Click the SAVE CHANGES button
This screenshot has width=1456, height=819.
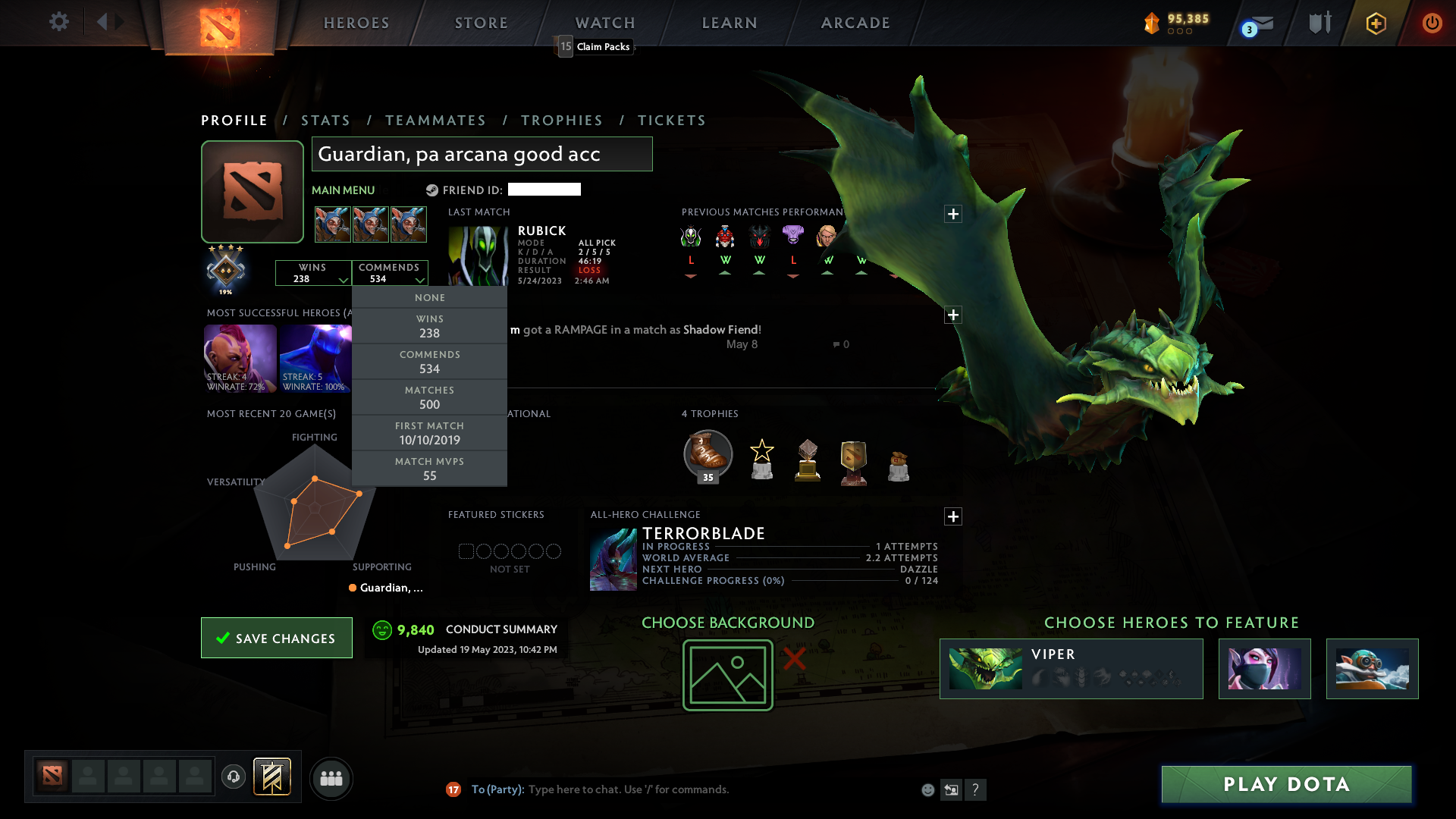coord(276,638)
